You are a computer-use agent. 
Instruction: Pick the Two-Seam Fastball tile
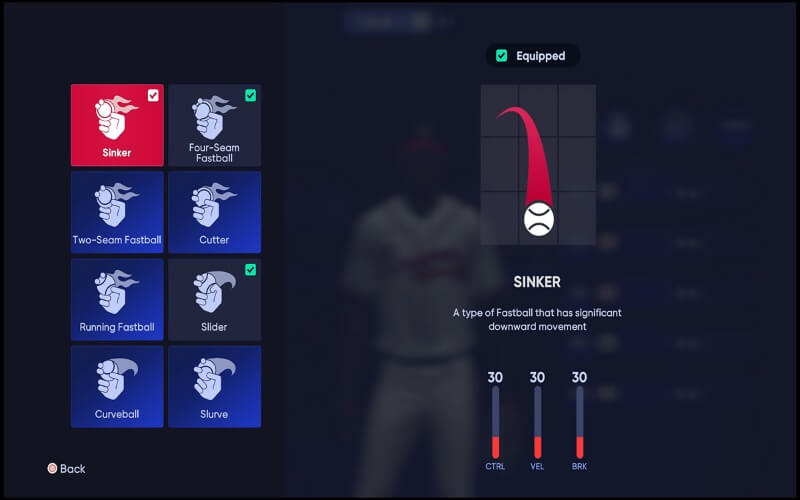[x=117, y=212]
